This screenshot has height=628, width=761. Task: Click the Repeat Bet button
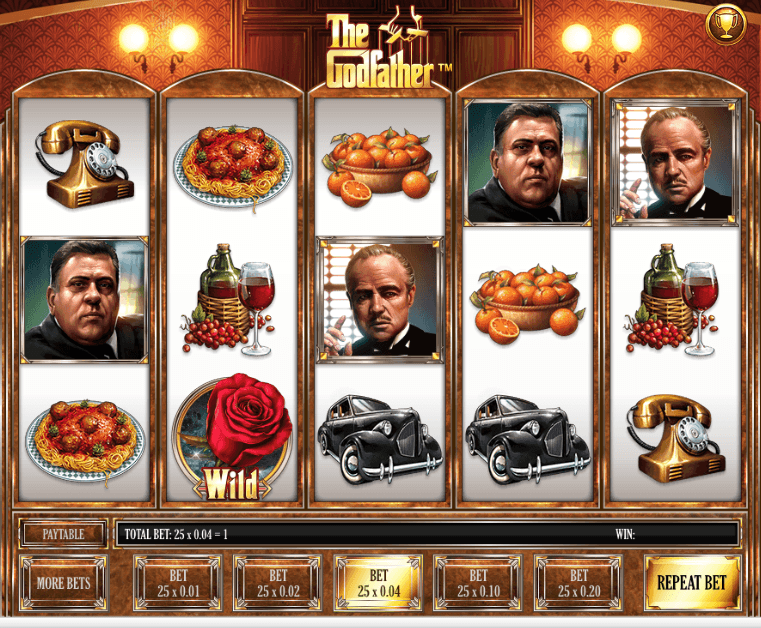(692, 583)
